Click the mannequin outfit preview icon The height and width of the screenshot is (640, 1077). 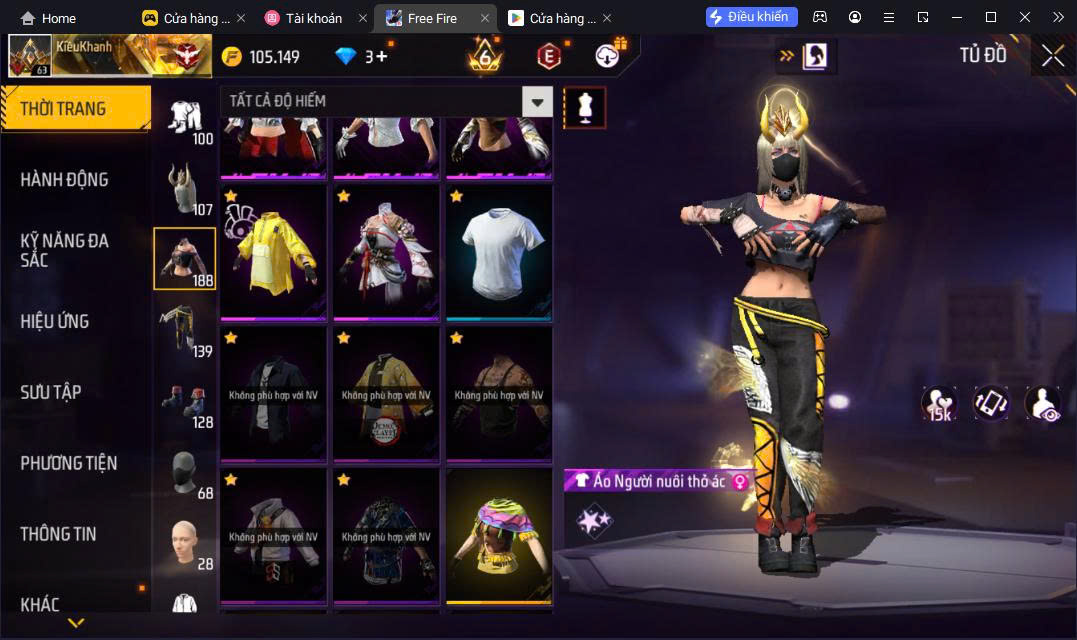click(x=585, y=107)
